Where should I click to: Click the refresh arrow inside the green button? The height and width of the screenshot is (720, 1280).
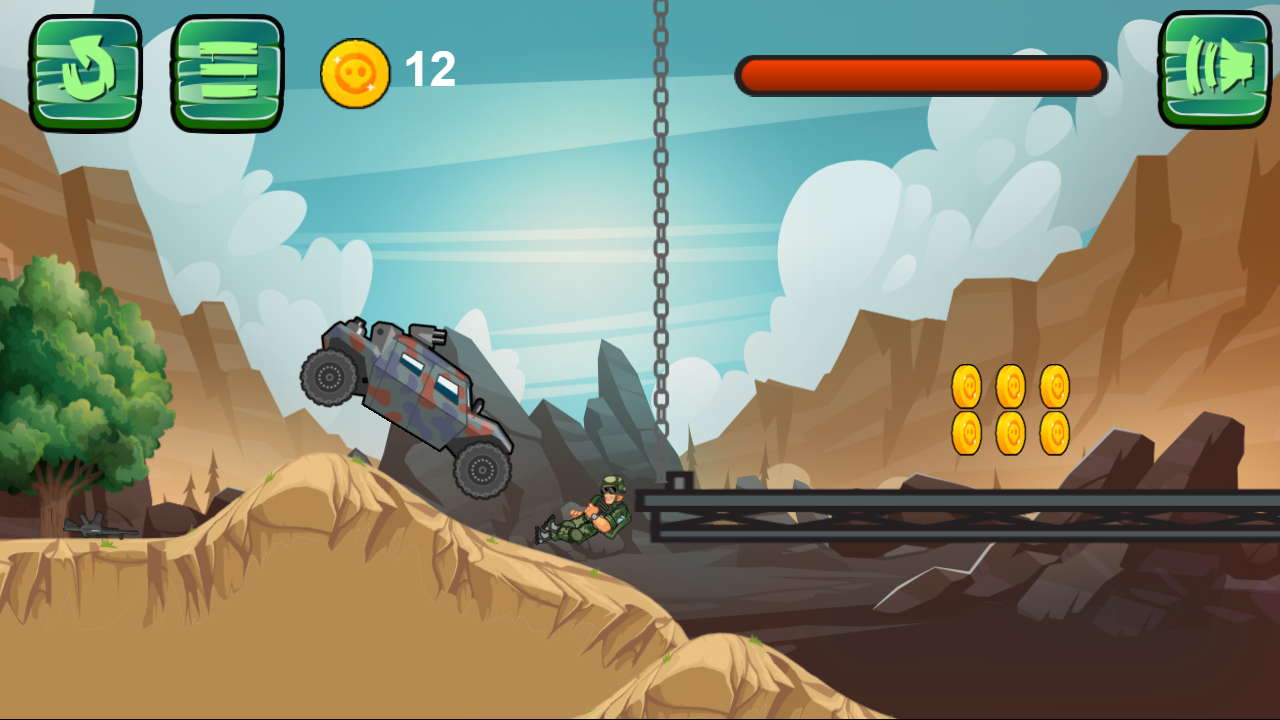(x=85, y=68)
